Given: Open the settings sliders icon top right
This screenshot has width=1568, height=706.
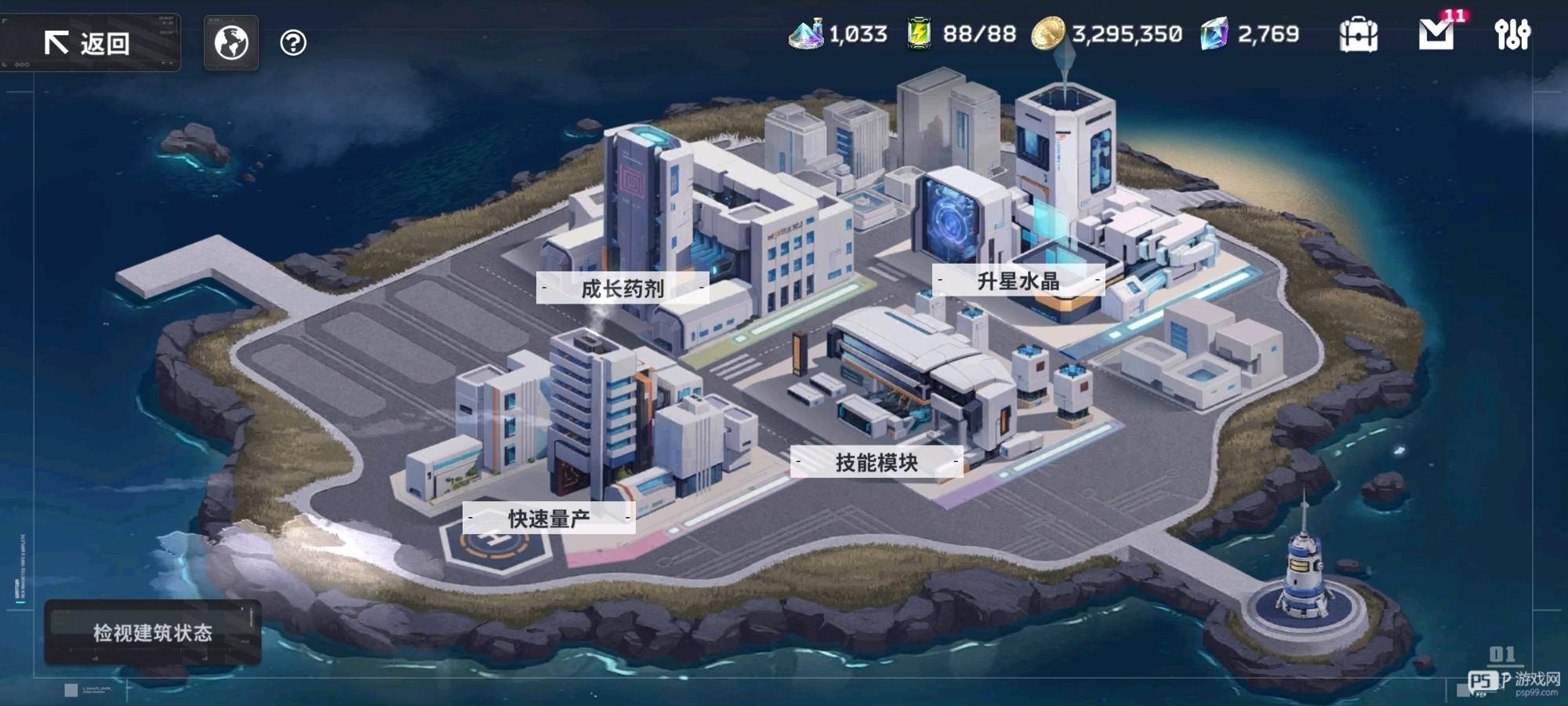Looking at the screenshot, I should click(x=1513, y=35).
